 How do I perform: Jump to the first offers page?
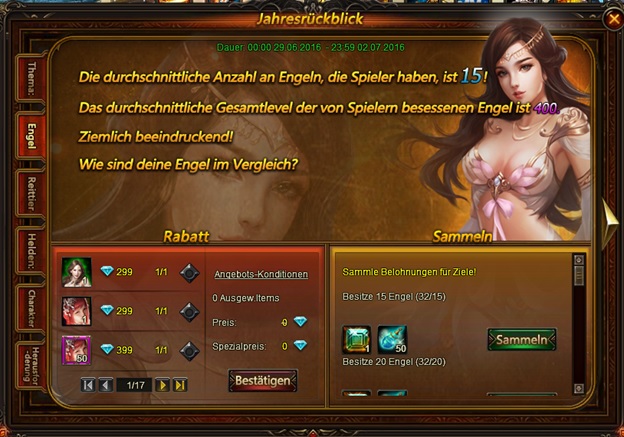click(88, 385)
